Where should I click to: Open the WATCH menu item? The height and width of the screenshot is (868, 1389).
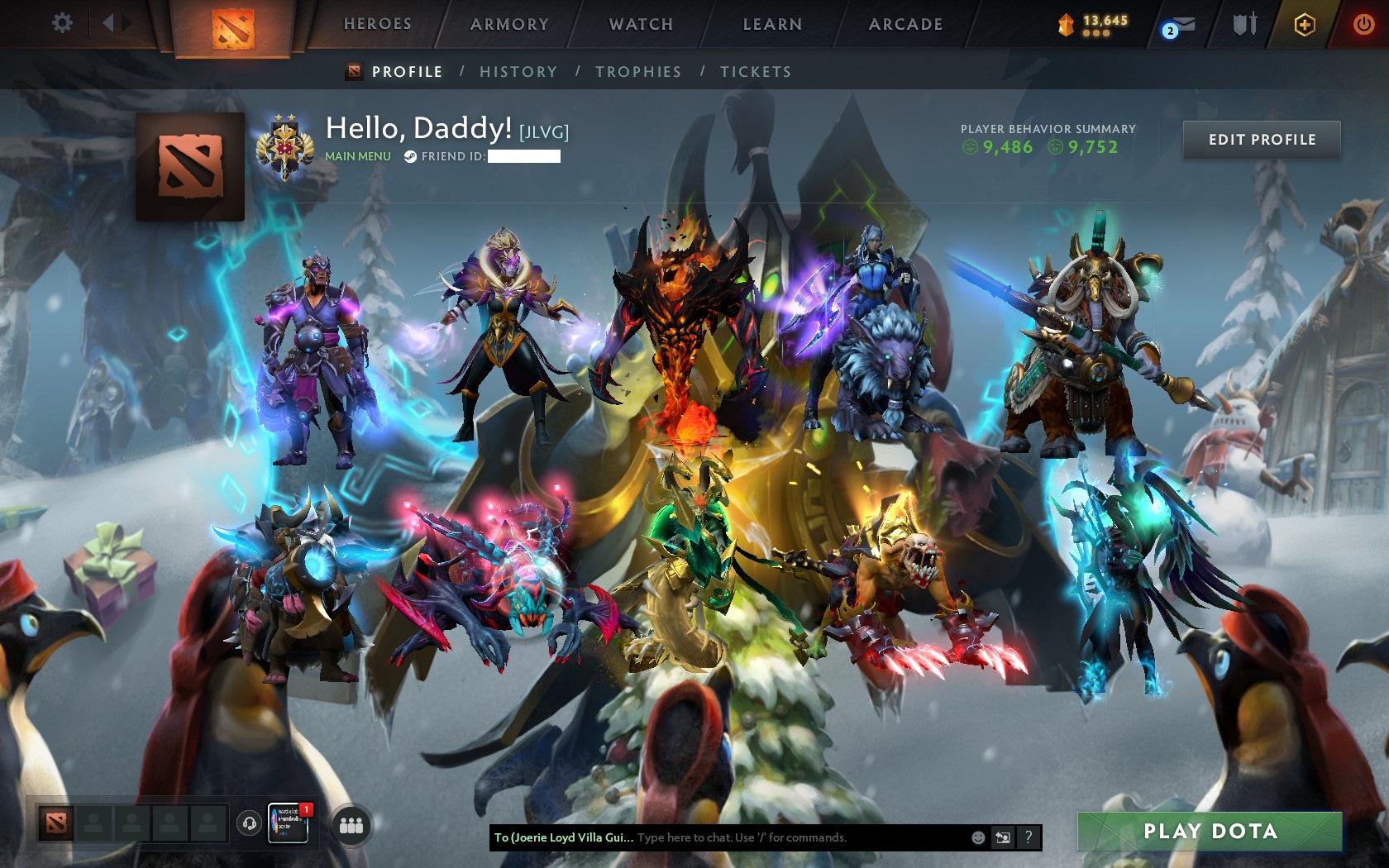pyautogui.click(x=641, y=24)
